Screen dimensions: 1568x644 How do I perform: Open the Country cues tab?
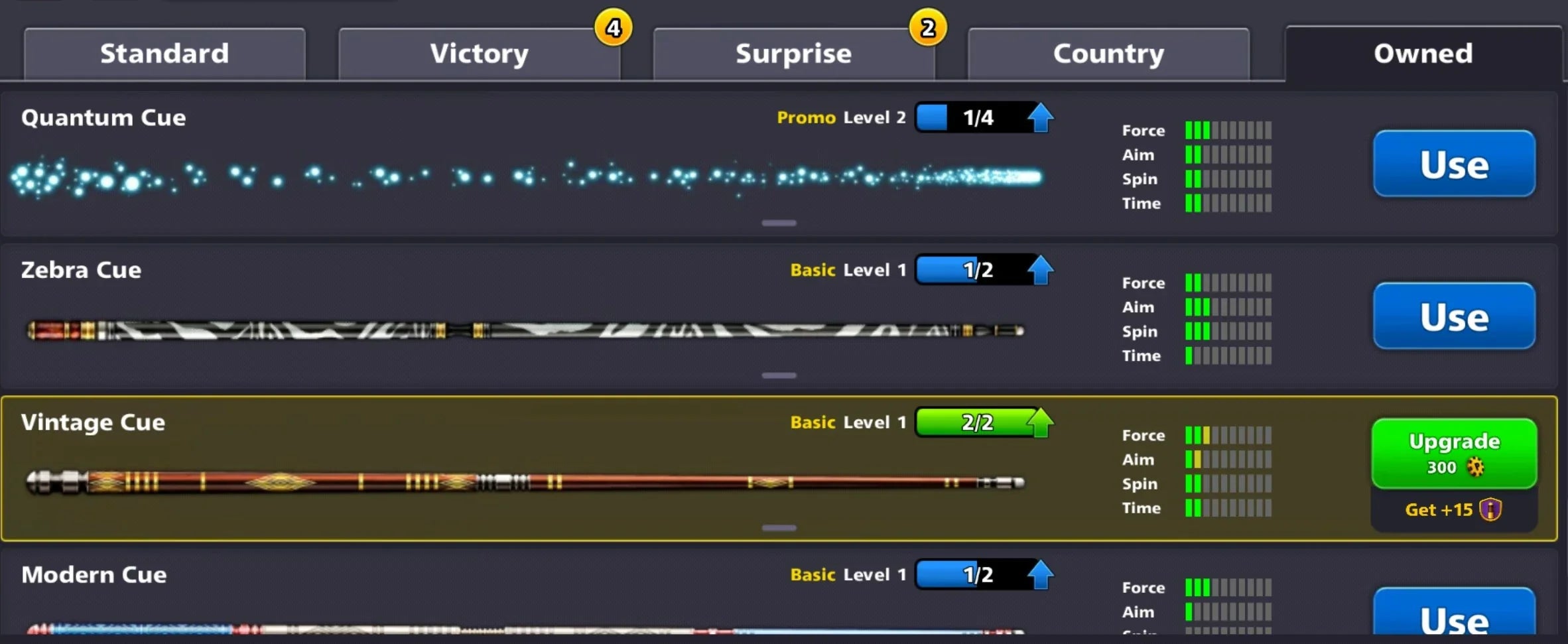(1108, 53)
